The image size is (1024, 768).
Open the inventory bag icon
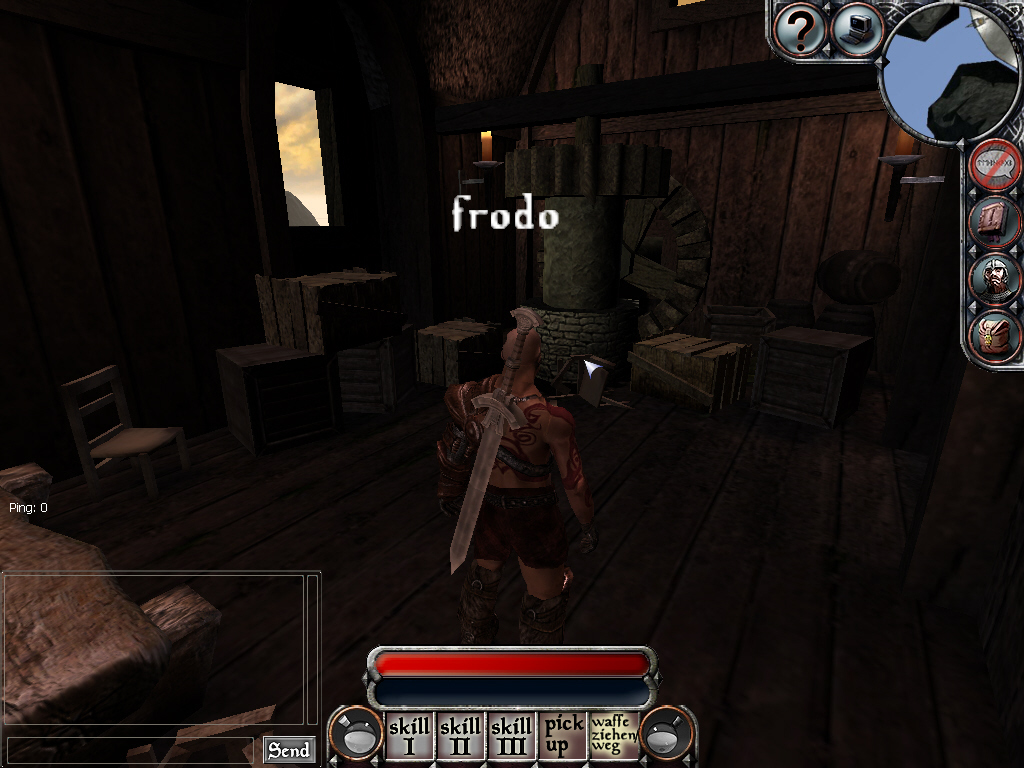995,335
